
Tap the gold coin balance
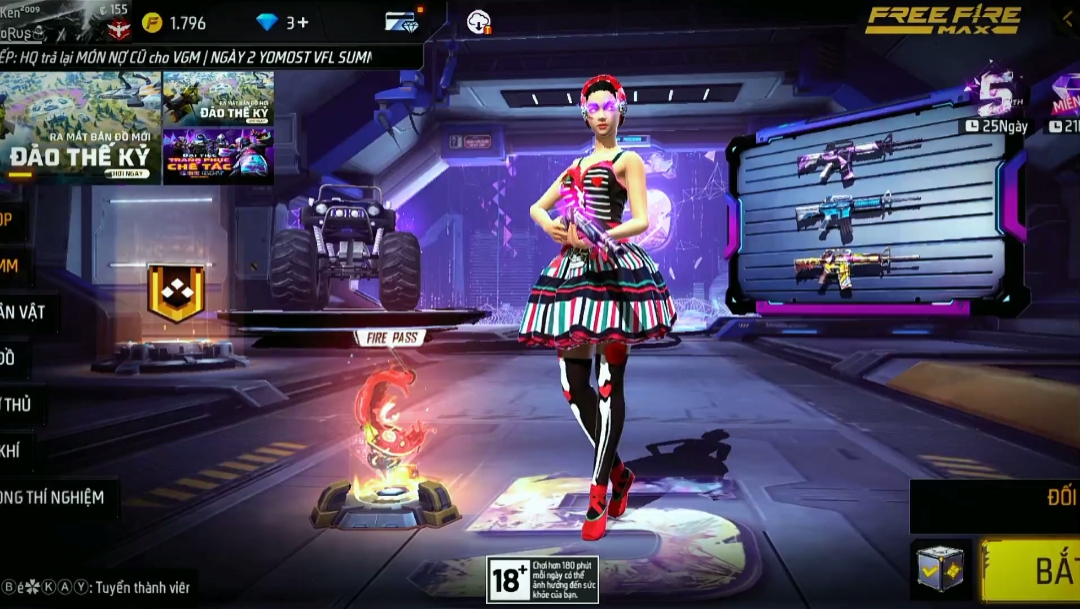pos(174,22)
